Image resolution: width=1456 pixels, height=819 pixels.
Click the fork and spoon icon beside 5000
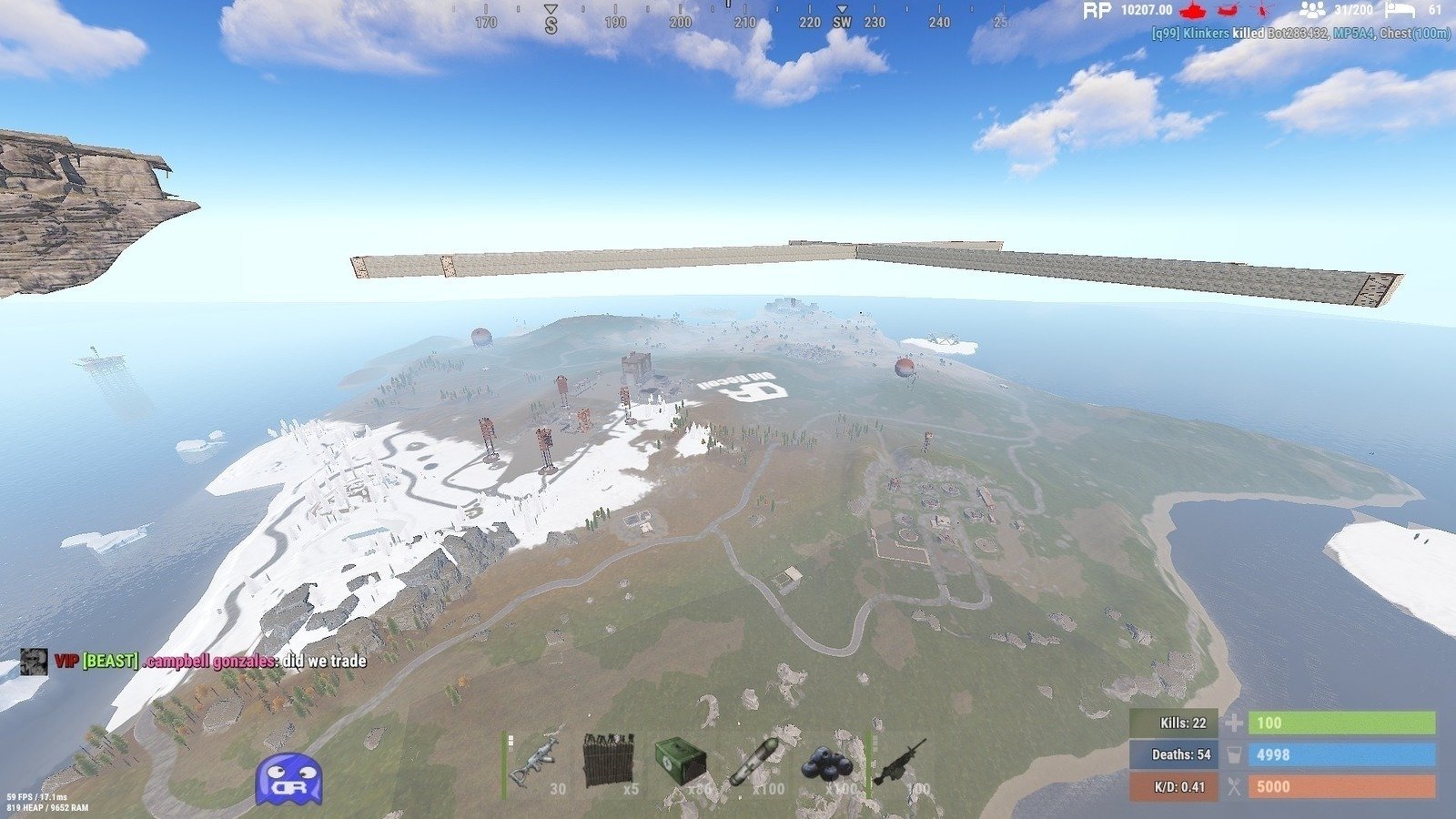pos(1234,786)
